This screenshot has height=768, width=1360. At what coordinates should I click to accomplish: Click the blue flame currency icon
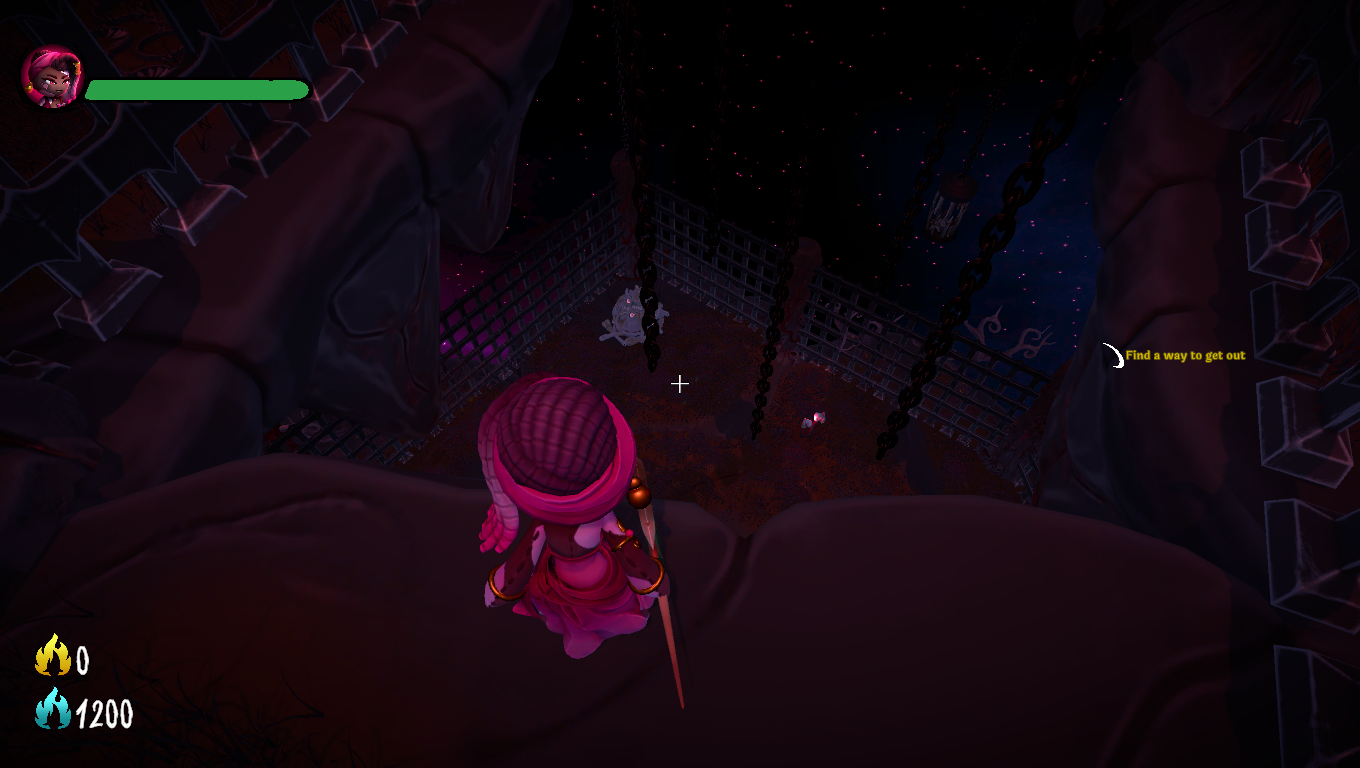tap(52, 710)
